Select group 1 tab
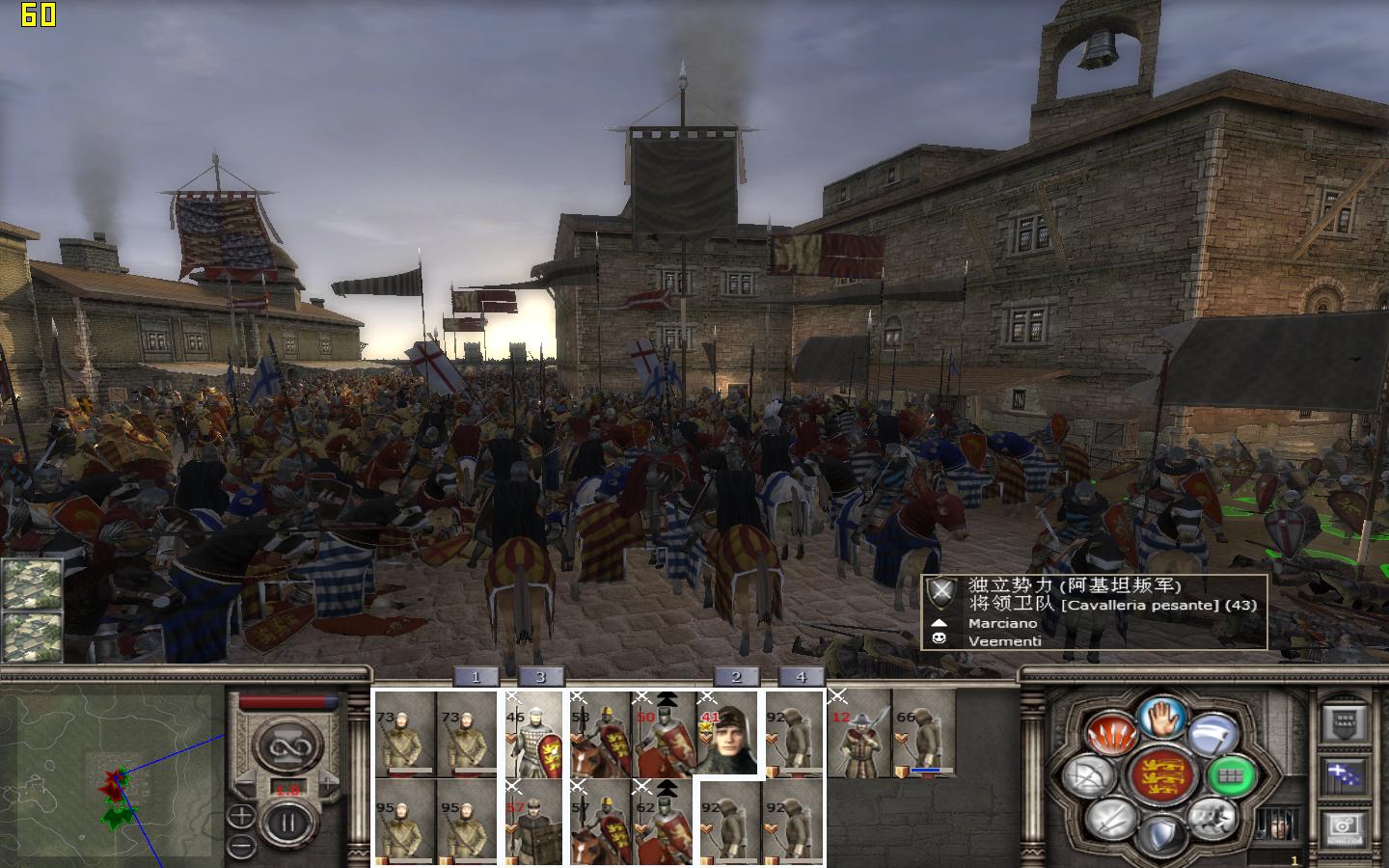 476,677
